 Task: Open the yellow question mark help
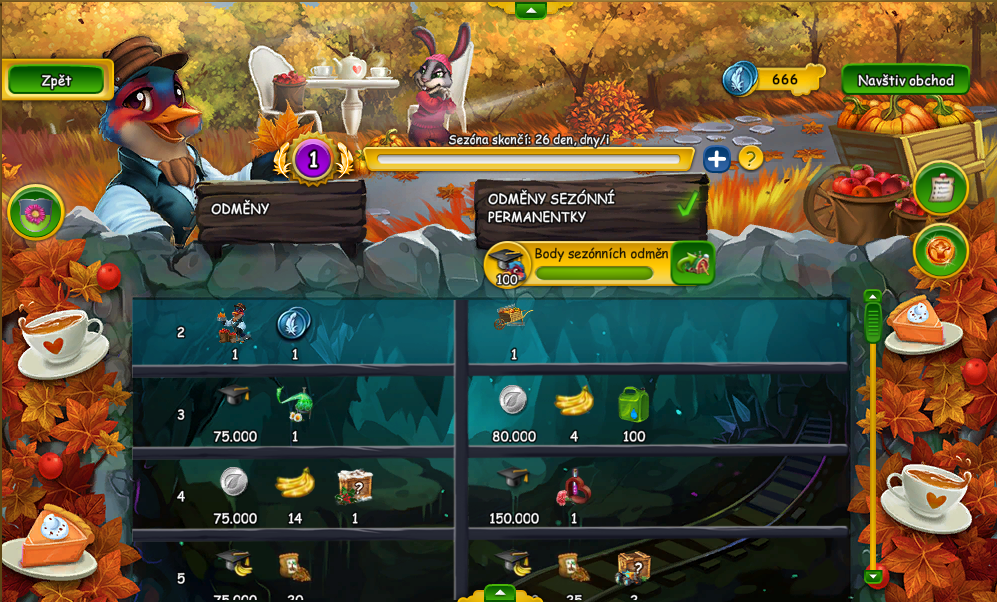(750, 158)
